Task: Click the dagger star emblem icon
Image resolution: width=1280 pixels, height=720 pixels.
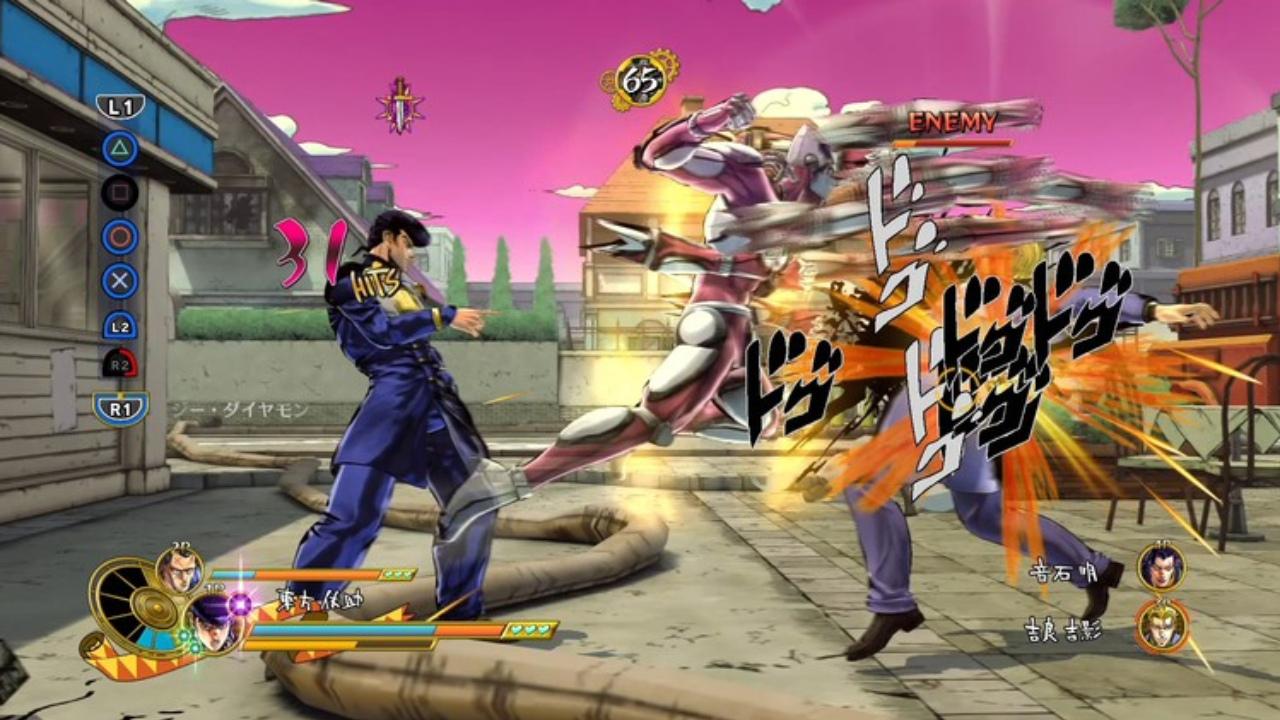Action: point(400,105)
